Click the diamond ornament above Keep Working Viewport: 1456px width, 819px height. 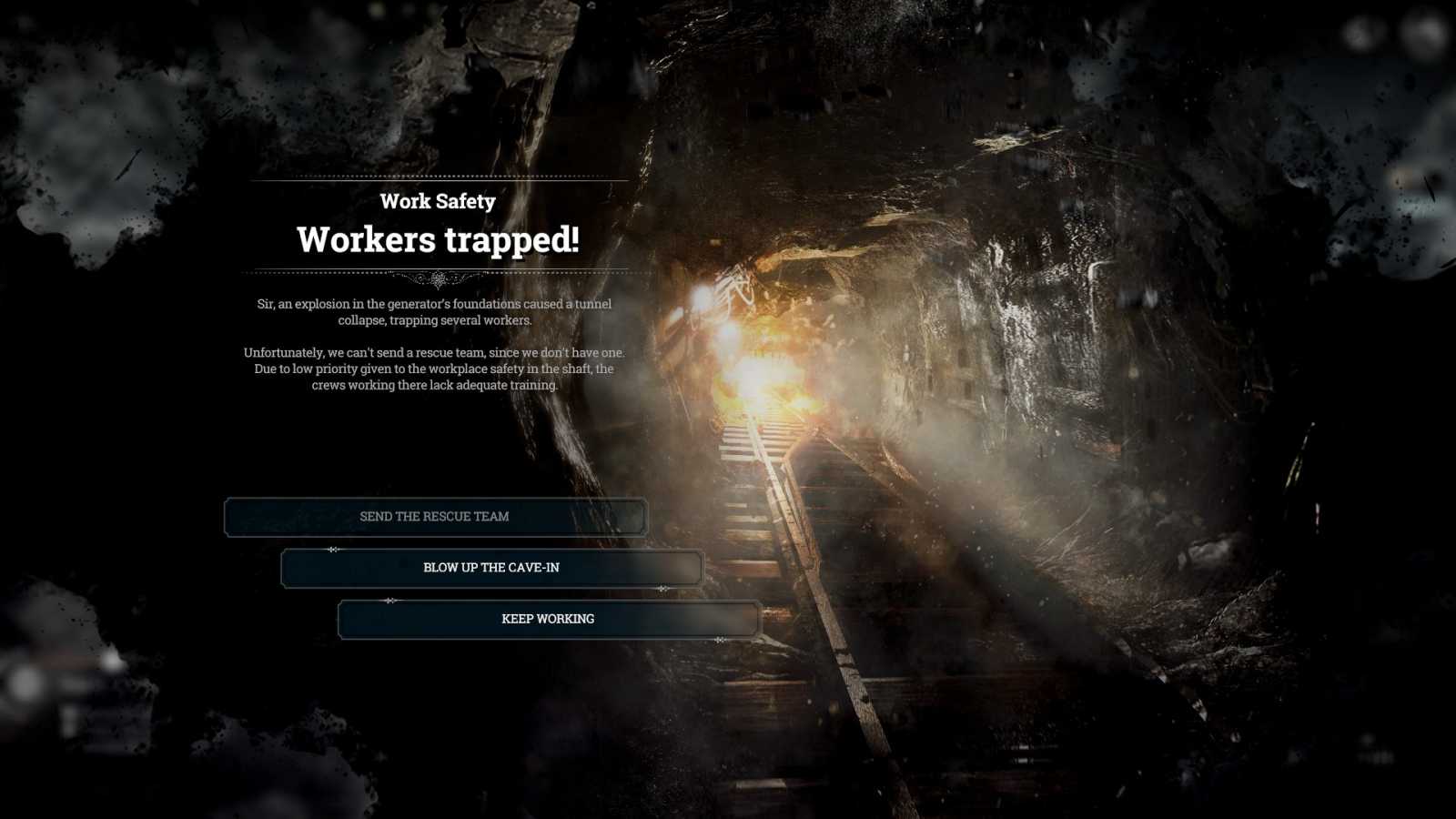pyautogui.click(x=393, y=602)
